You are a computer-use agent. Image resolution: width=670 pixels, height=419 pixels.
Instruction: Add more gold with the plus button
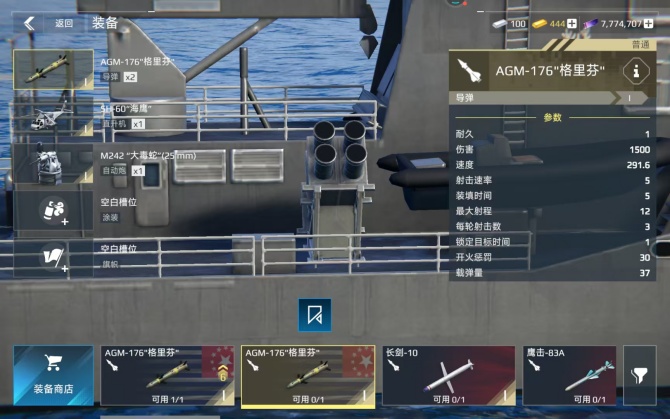click(x=572, y=23)
